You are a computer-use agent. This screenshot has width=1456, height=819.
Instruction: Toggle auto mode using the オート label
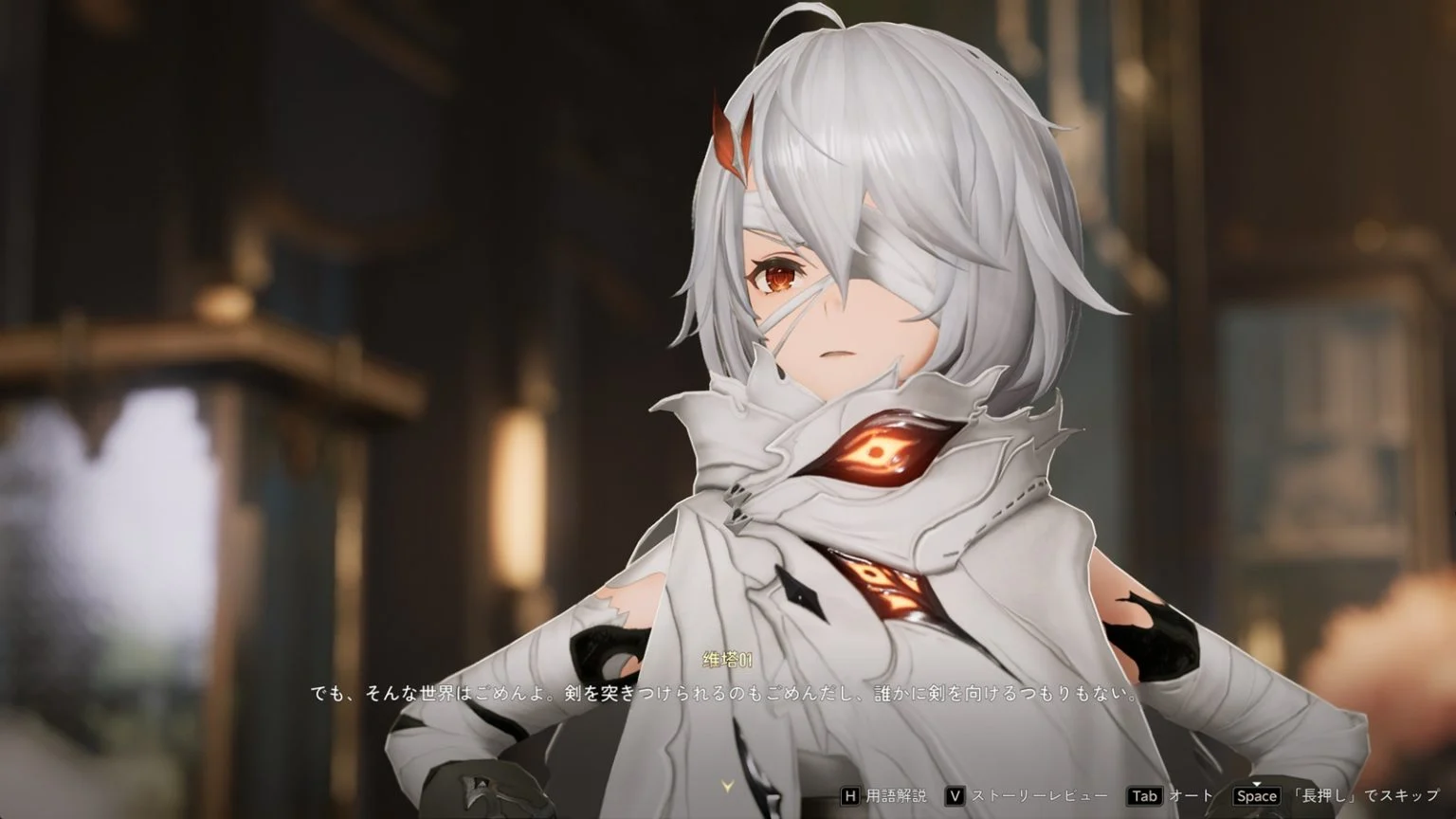(x=1192, y=796)
